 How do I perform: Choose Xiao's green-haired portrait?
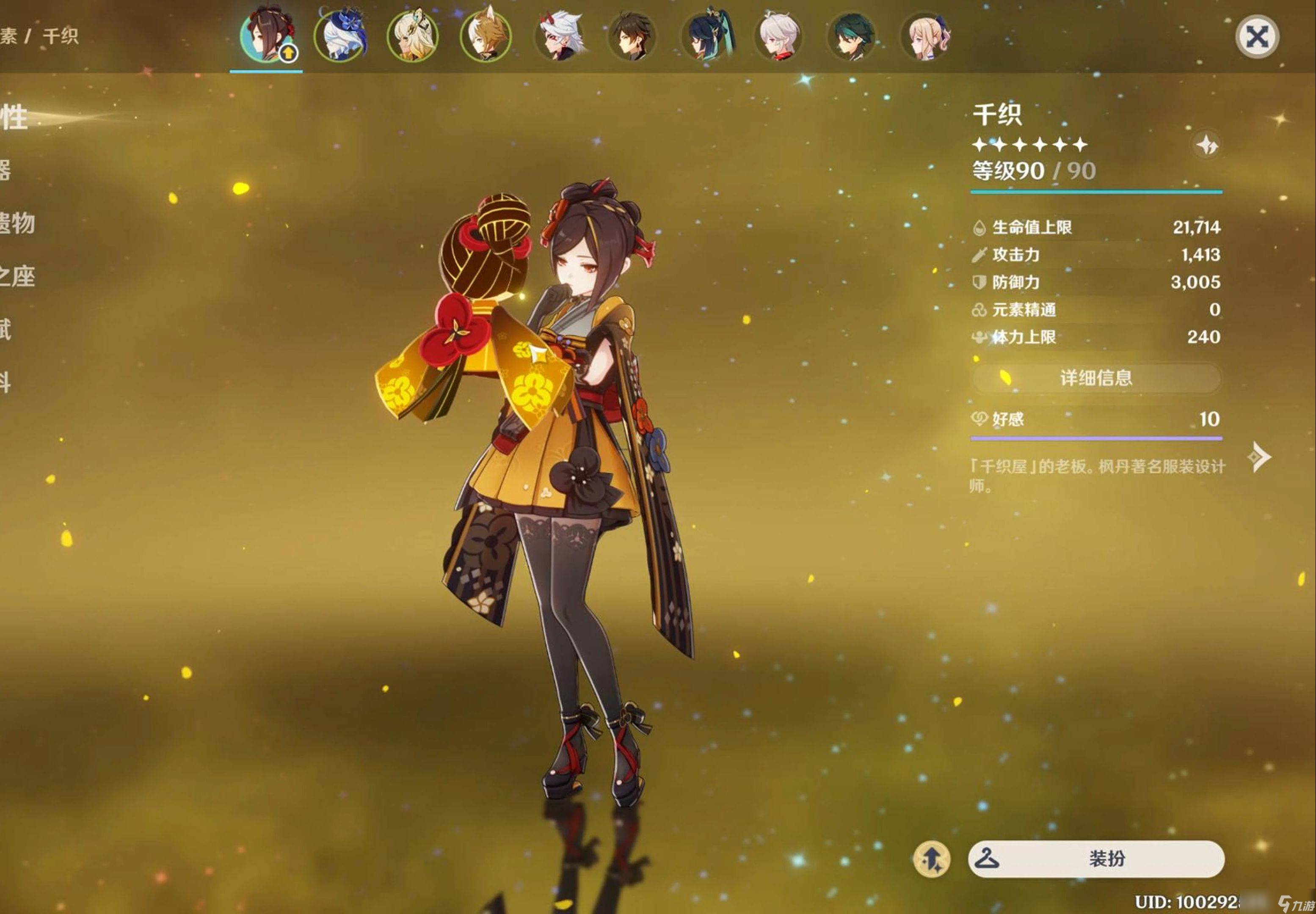pyautogui.click(x=852, y=36)
